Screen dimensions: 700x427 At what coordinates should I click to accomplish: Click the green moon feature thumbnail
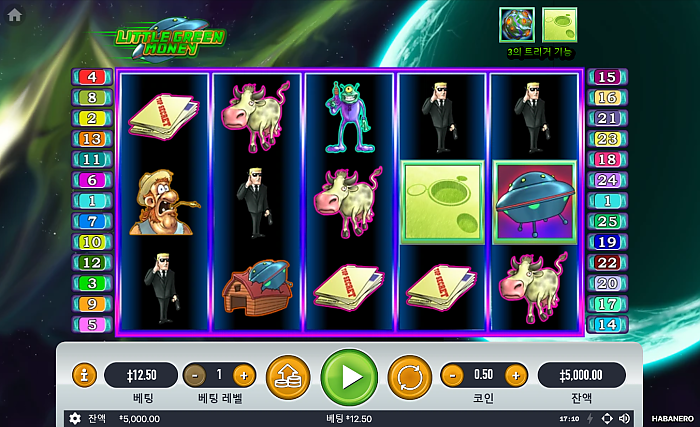click(x=559, y=25)
